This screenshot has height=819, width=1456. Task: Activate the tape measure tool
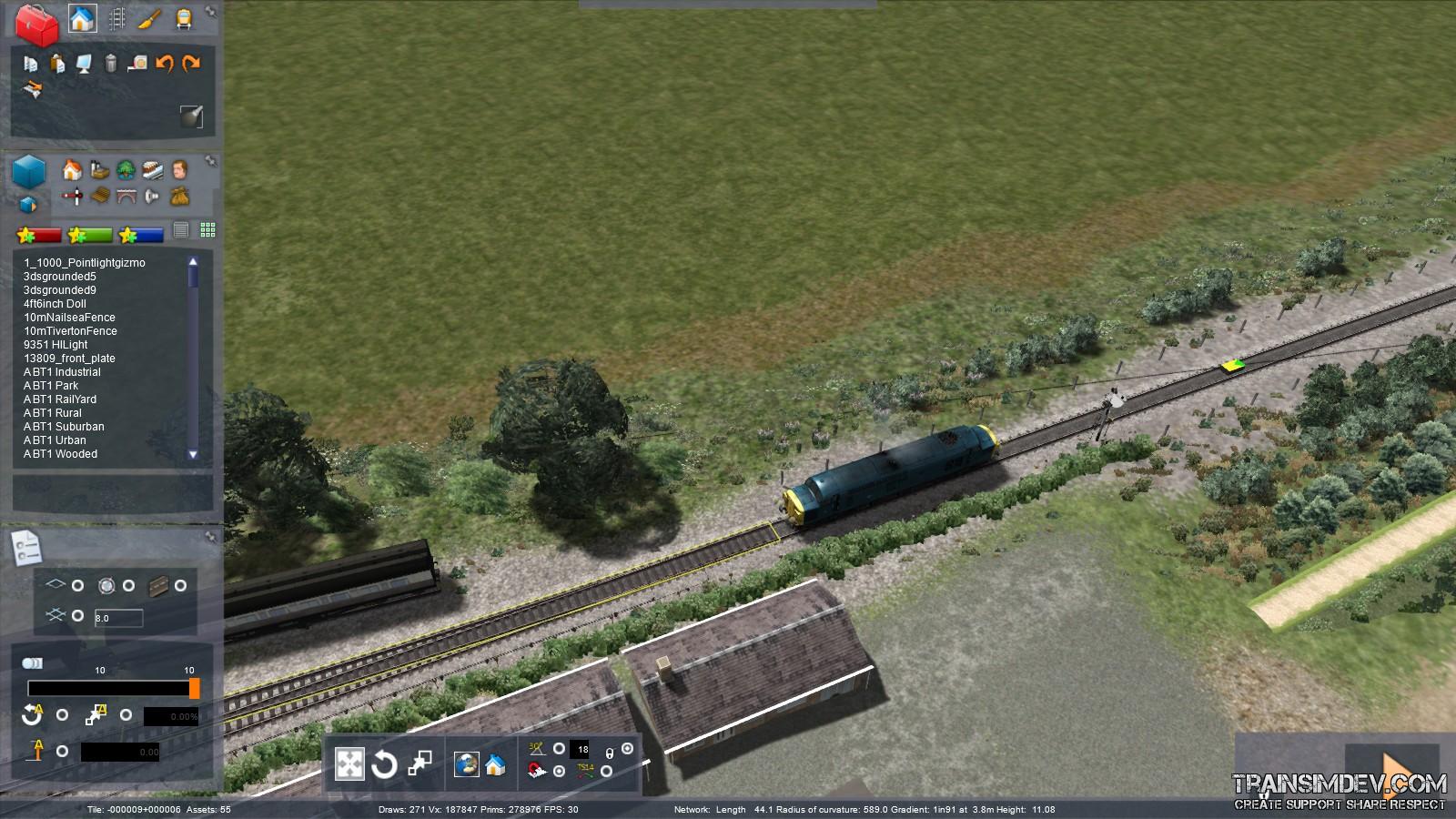[x=137, y=64]
